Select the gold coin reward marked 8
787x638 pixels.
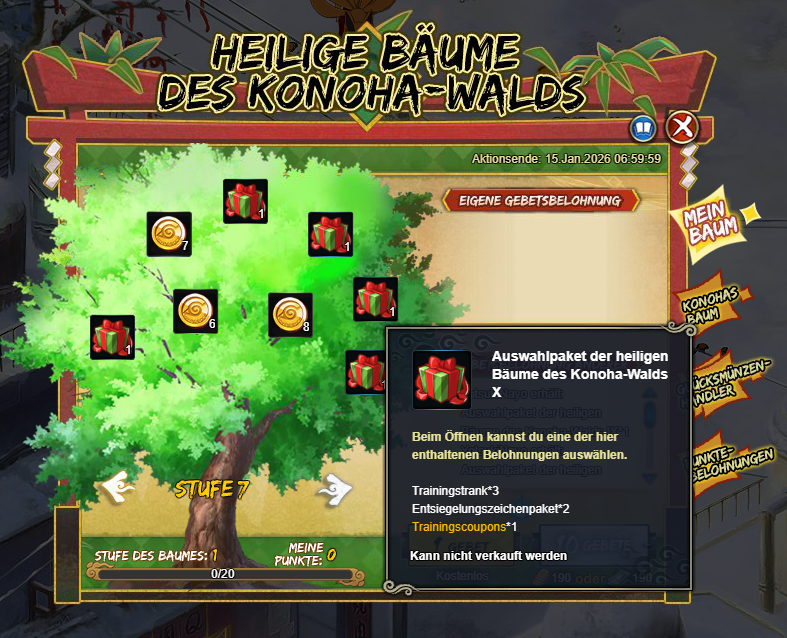[x=290, y=315]
